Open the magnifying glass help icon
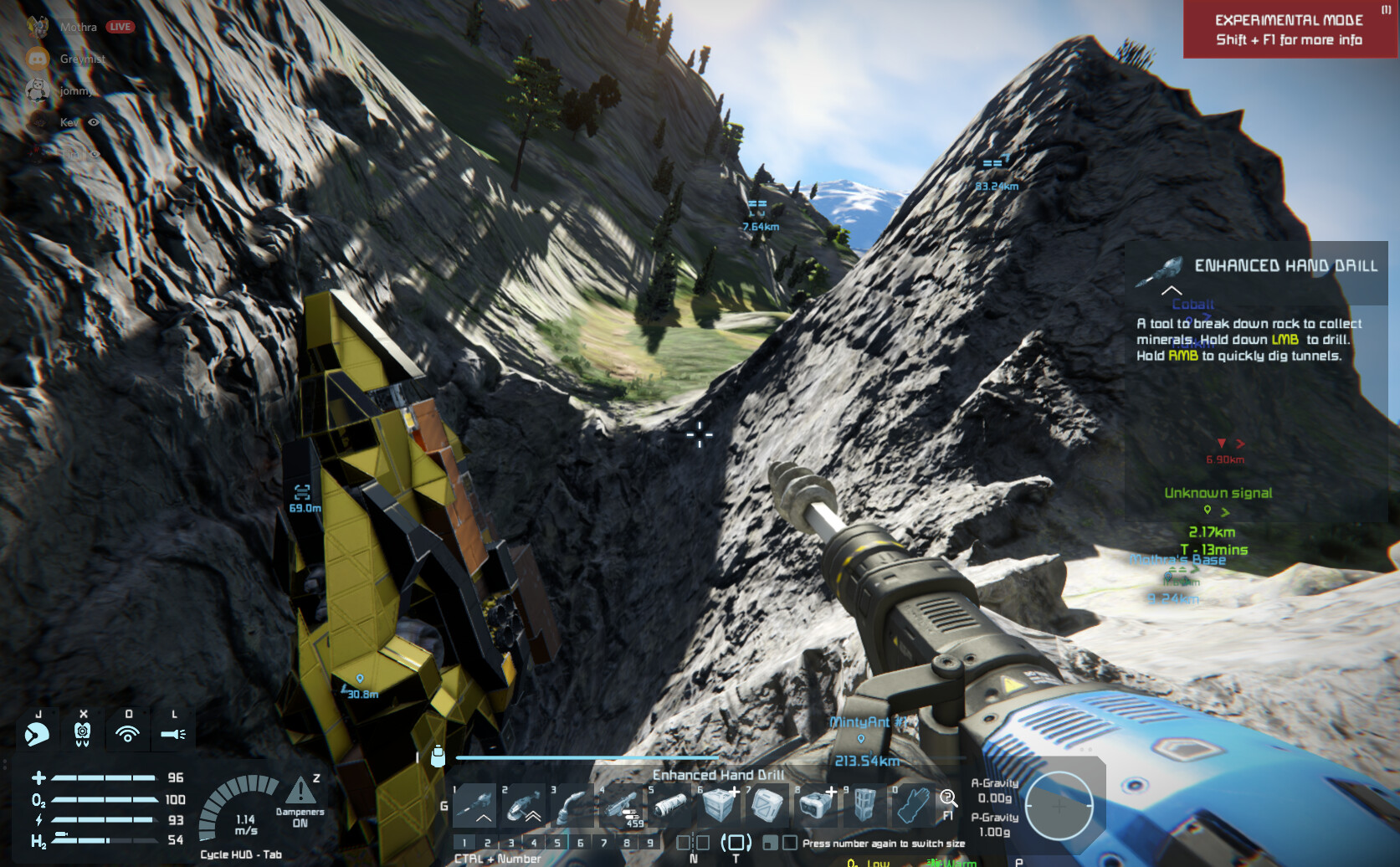Viewport: 1400px width, 867px height. point(948,799)
